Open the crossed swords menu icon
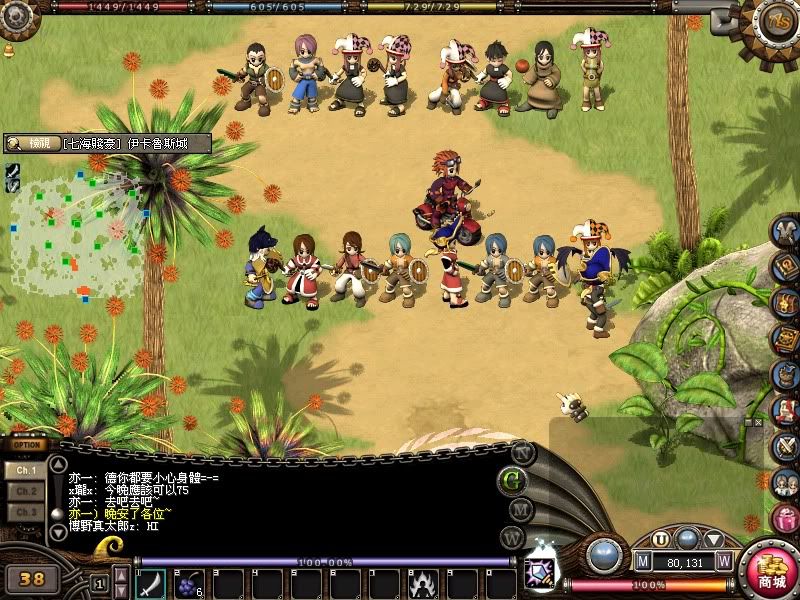 (786, 446)
